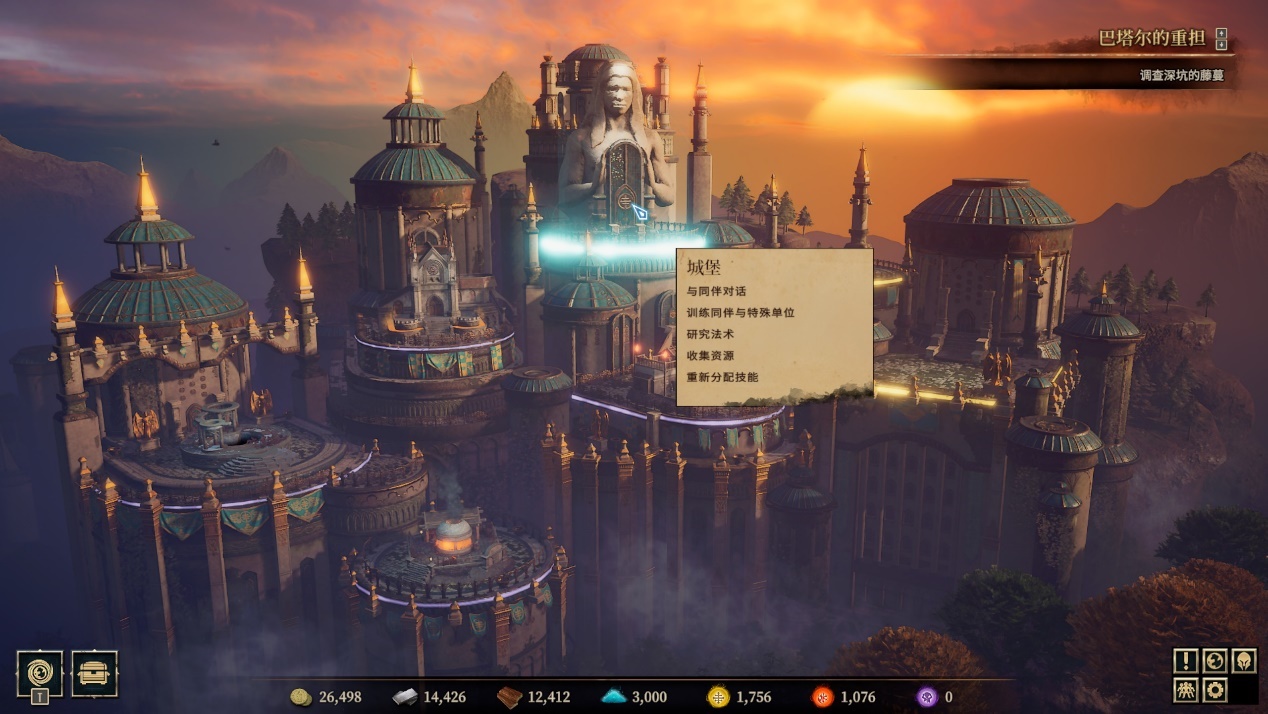Open settings with the gear icon

coord(1215,689)
